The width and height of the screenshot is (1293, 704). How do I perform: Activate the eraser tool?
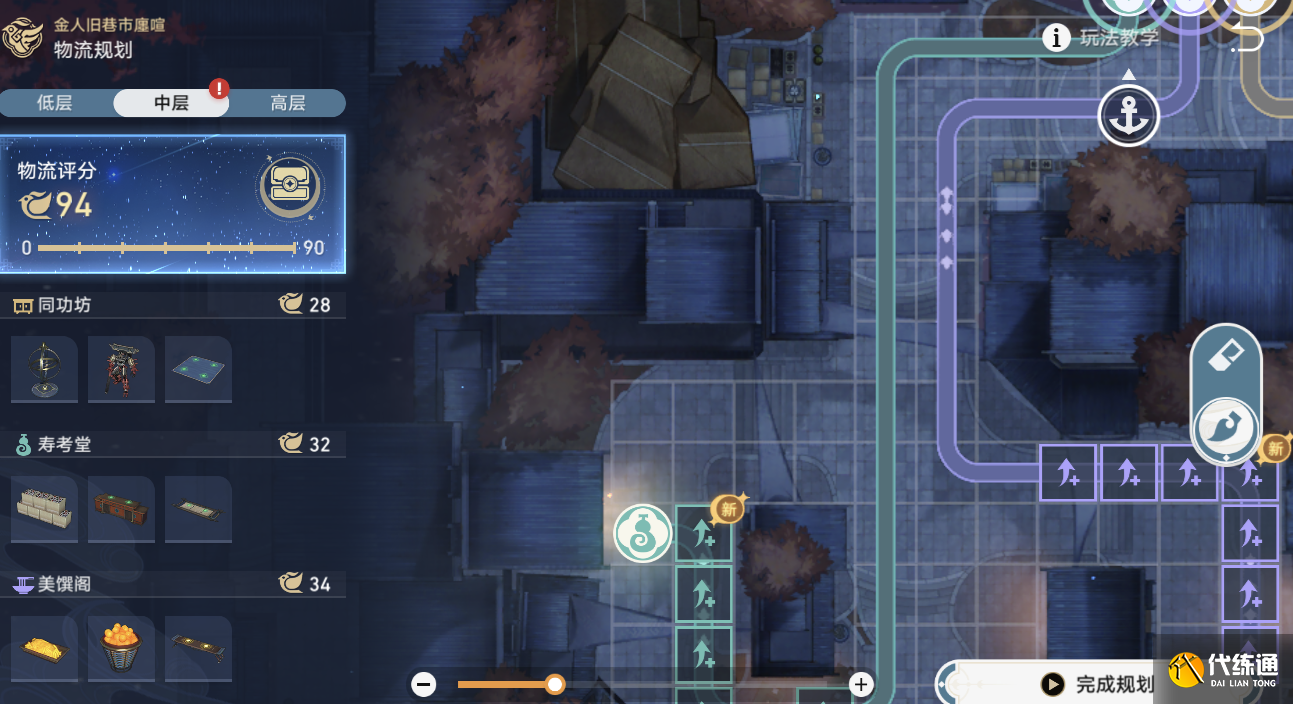(x=1226, y=356)
